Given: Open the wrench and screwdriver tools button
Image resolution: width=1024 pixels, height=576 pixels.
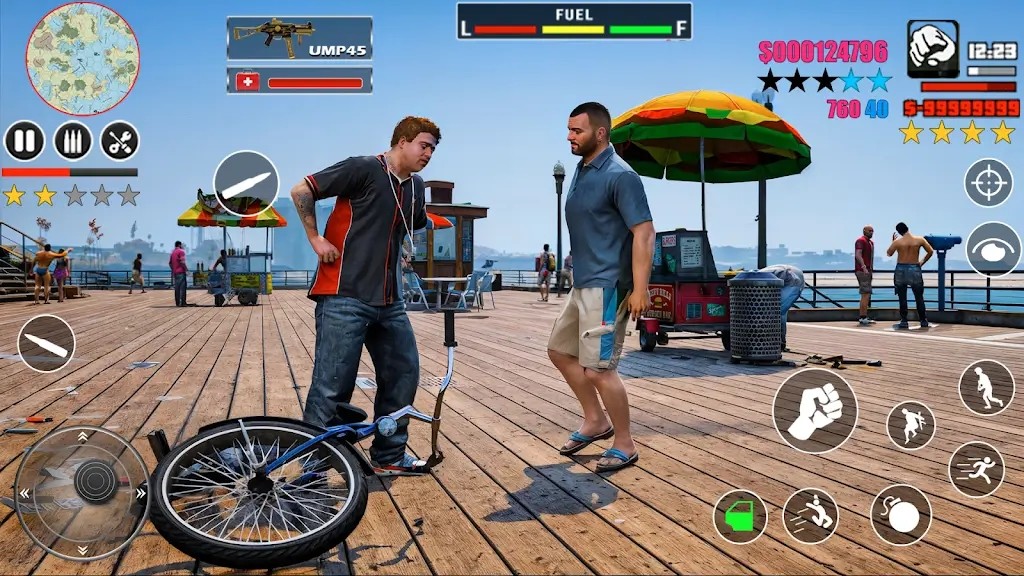Looking at the screenshot, I should [120, 141].
